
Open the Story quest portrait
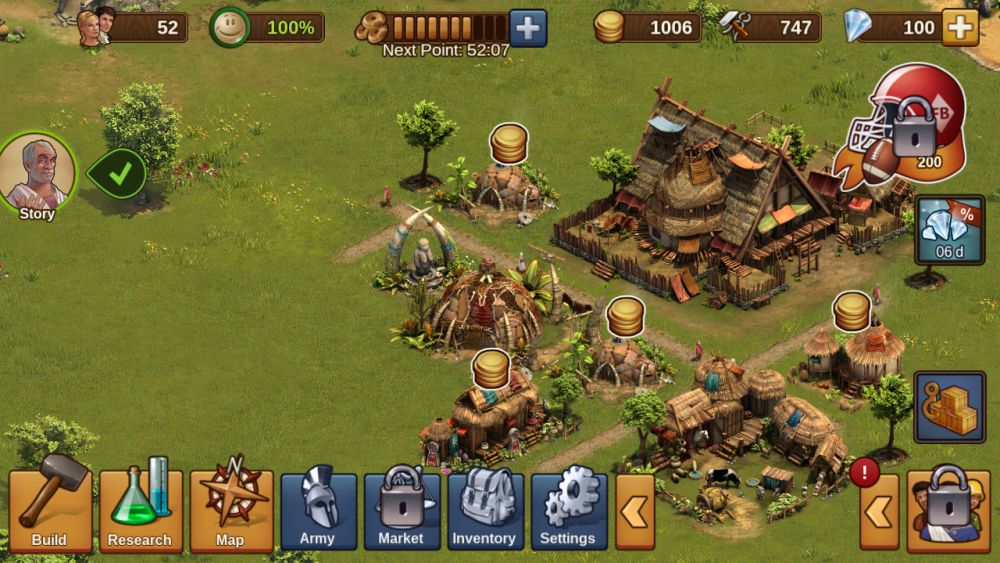pos(37,174)
